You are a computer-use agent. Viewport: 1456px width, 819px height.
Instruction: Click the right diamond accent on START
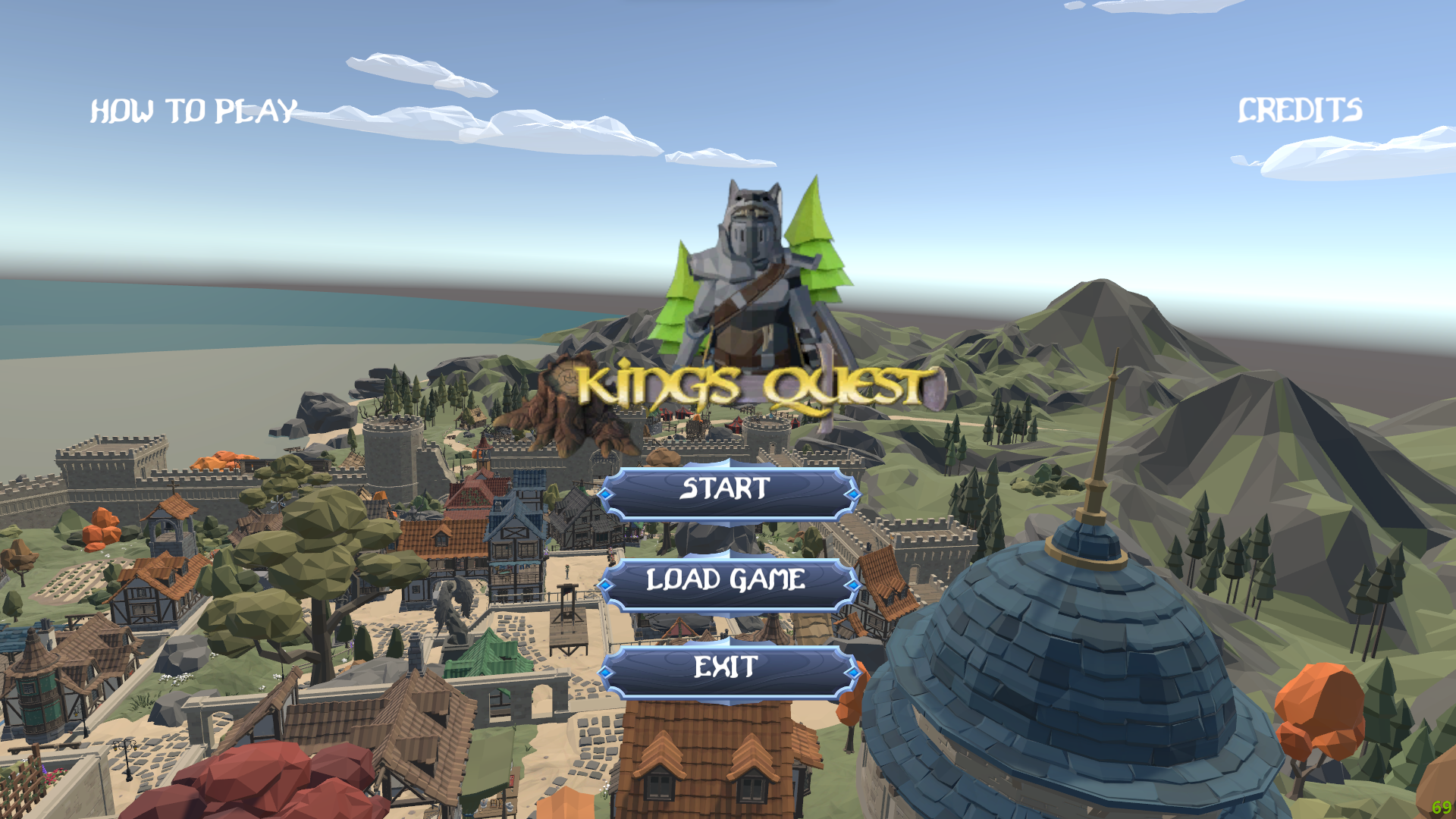coord(854,493)
